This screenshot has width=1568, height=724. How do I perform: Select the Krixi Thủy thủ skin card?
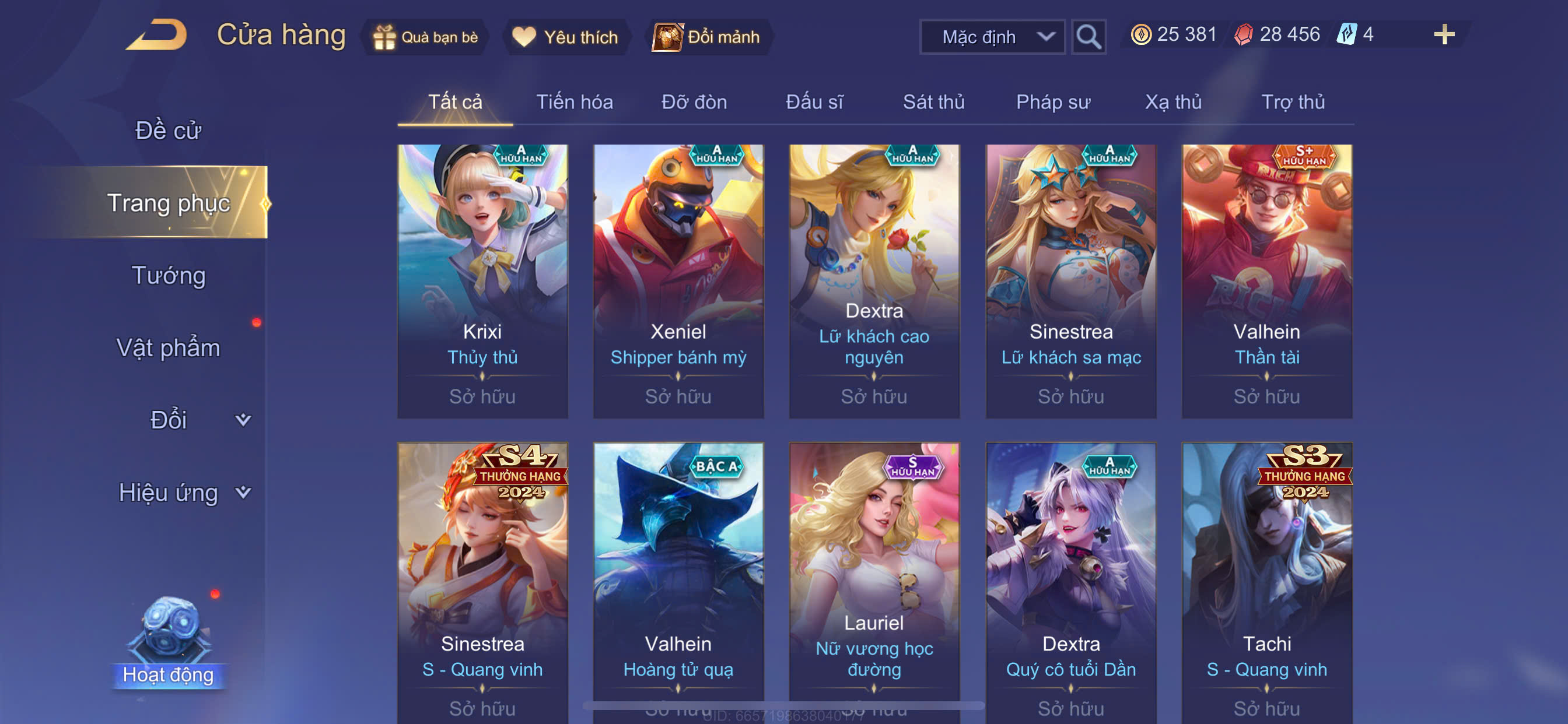point(482,280)
